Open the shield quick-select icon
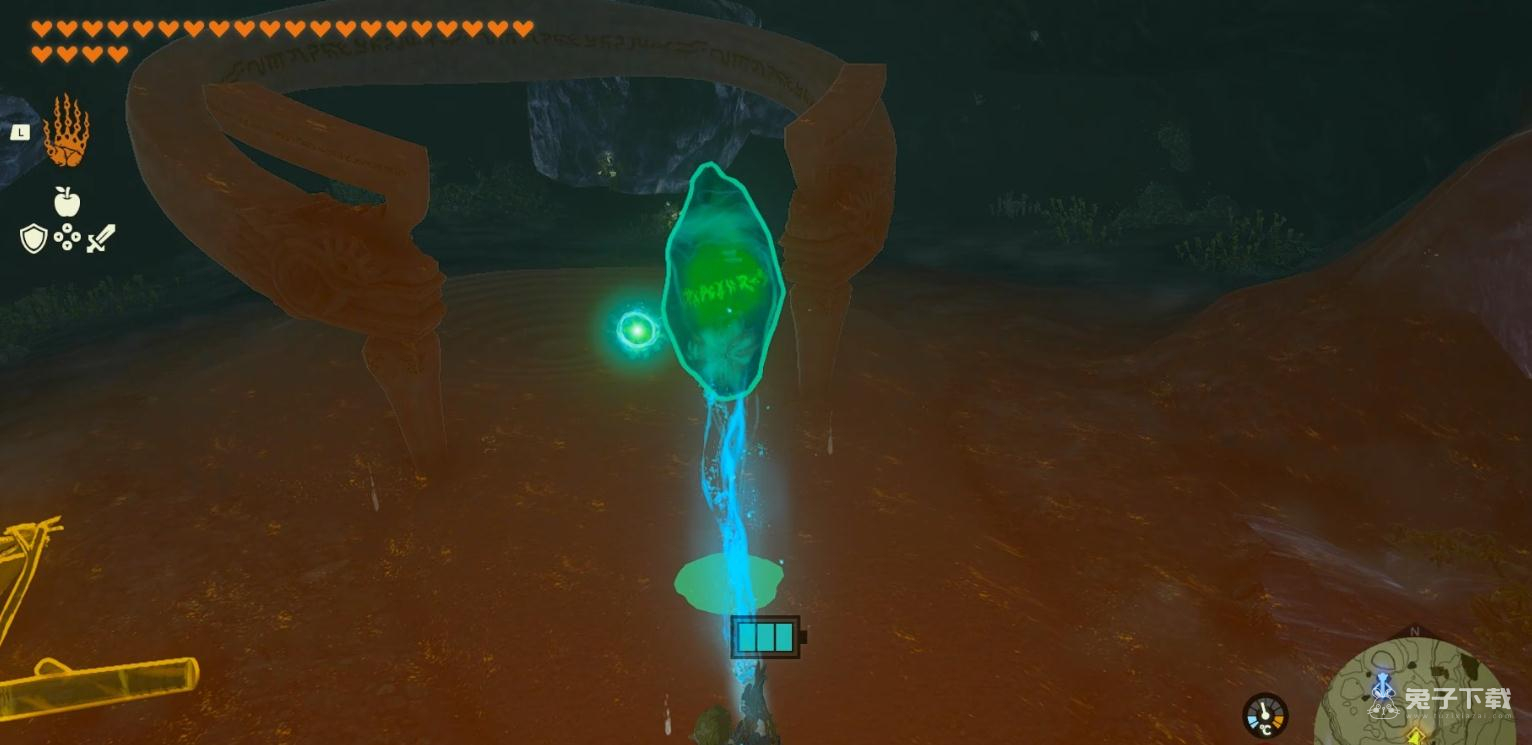Image resolution: width=1532 pixels, height=745 pixels. click(33, 238)
